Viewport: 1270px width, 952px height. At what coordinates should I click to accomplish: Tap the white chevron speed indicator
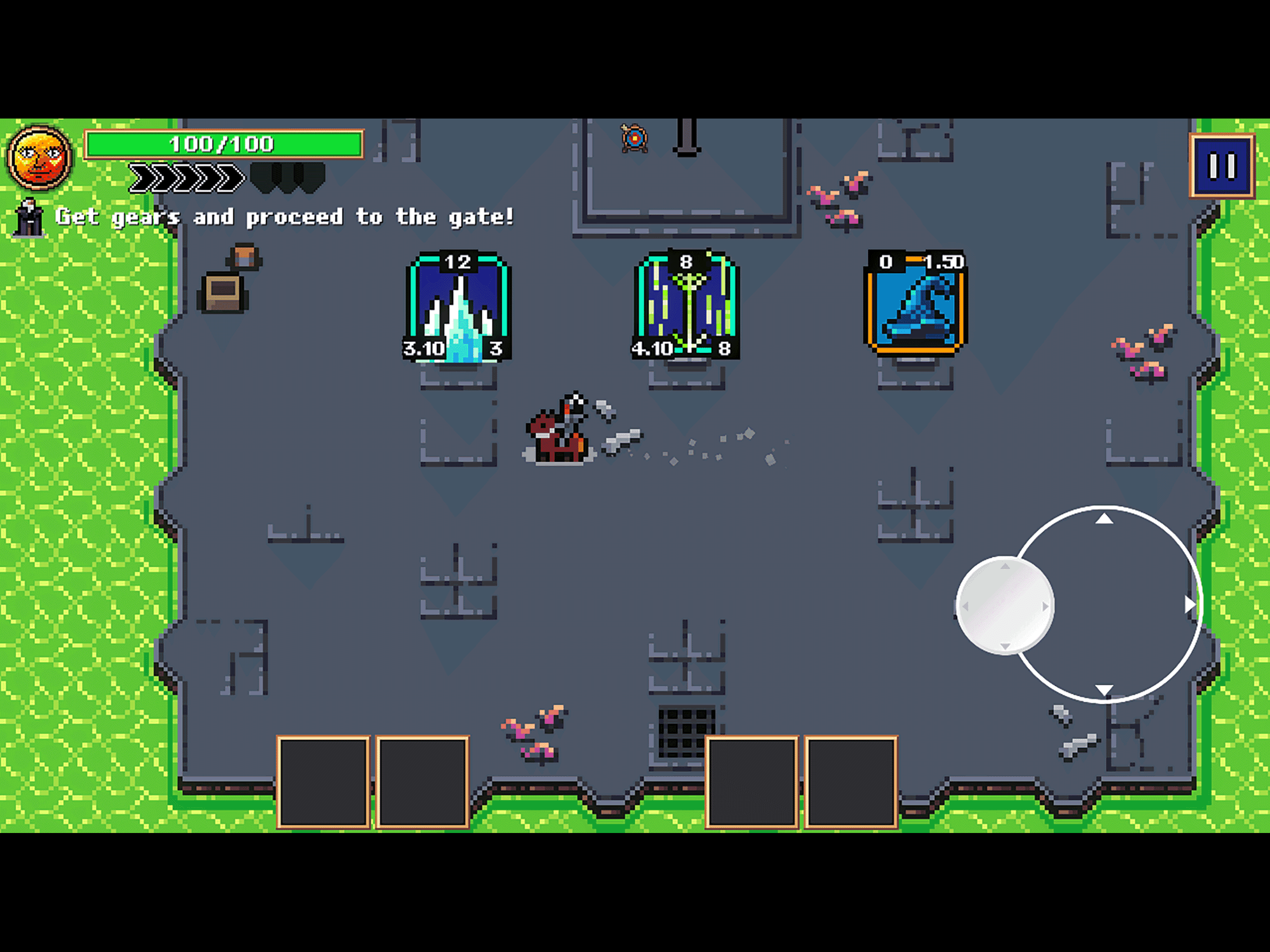[x=184, y=178]
